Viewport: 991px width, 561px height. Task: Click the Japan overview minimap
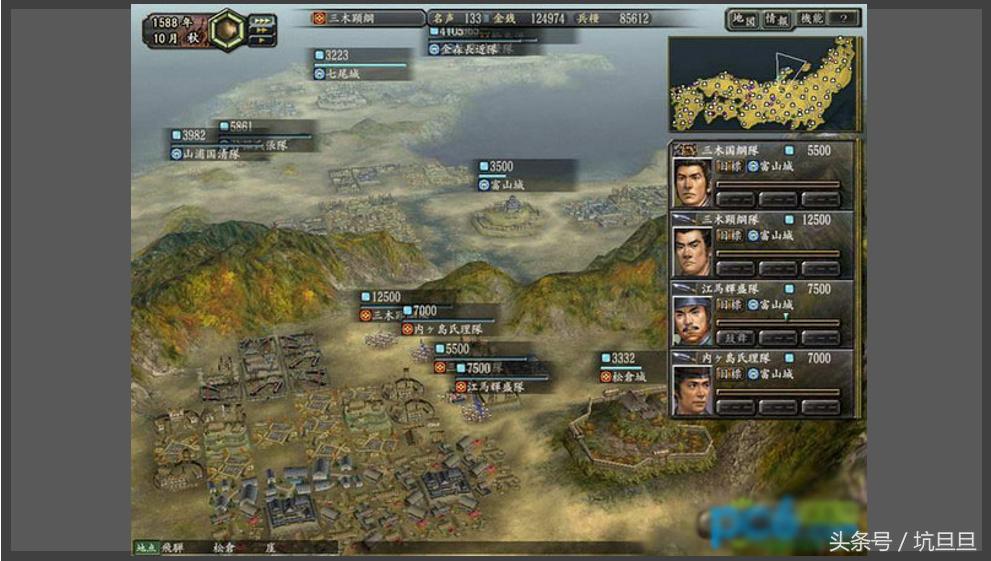click(764, 85)
